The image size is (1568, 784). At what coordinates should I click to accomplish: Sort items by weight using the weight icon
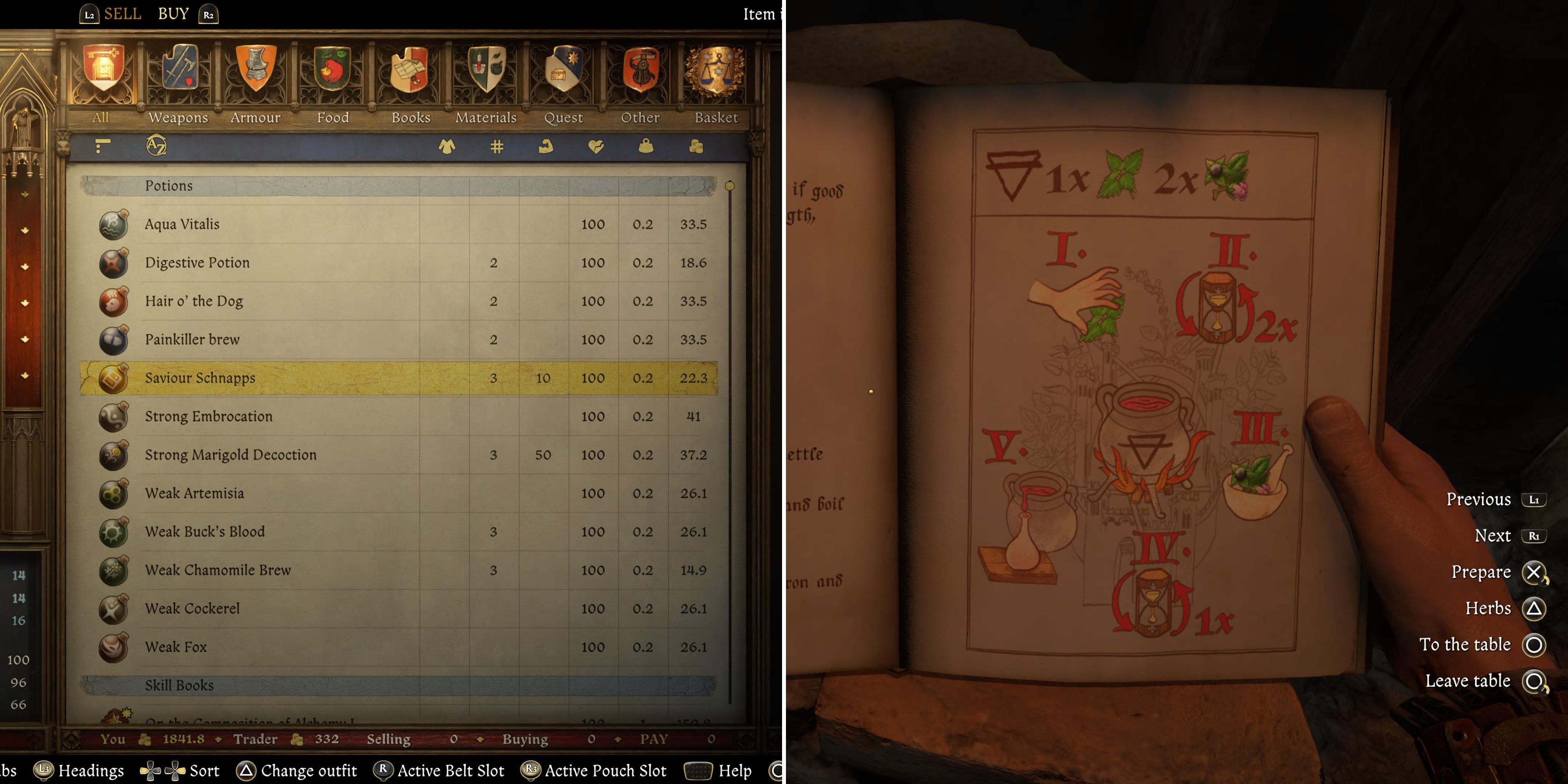(x=646, y=146)
